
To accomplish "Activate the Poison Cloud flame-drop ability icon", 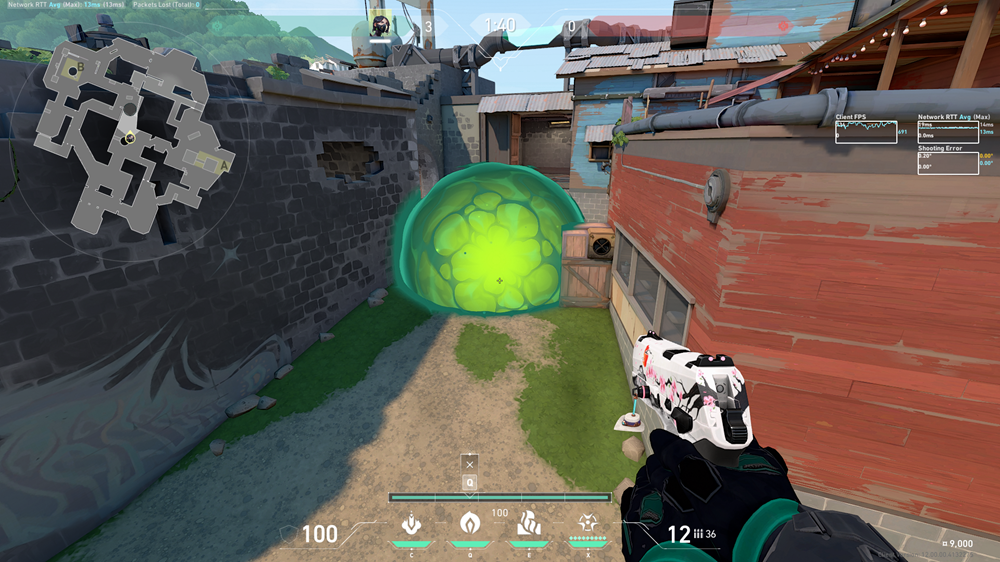I will (469, 523).
